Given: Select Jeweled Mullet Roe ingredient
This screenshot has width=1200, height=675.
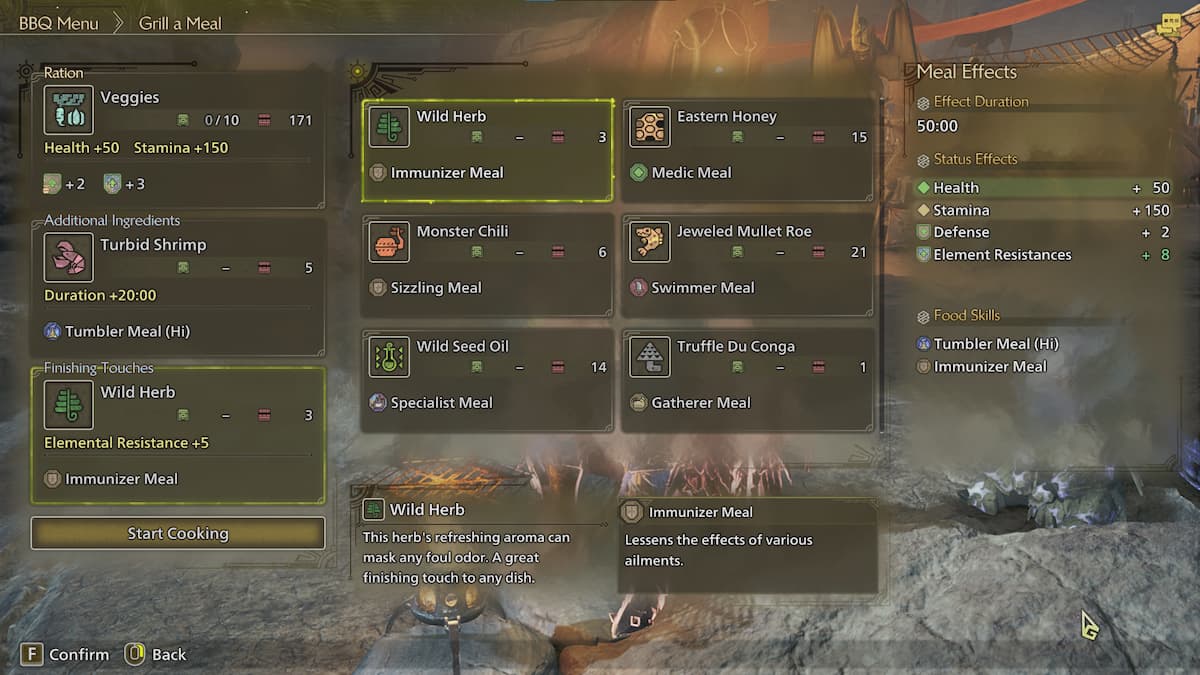Looking at the screenshot, I should (748, 266).
